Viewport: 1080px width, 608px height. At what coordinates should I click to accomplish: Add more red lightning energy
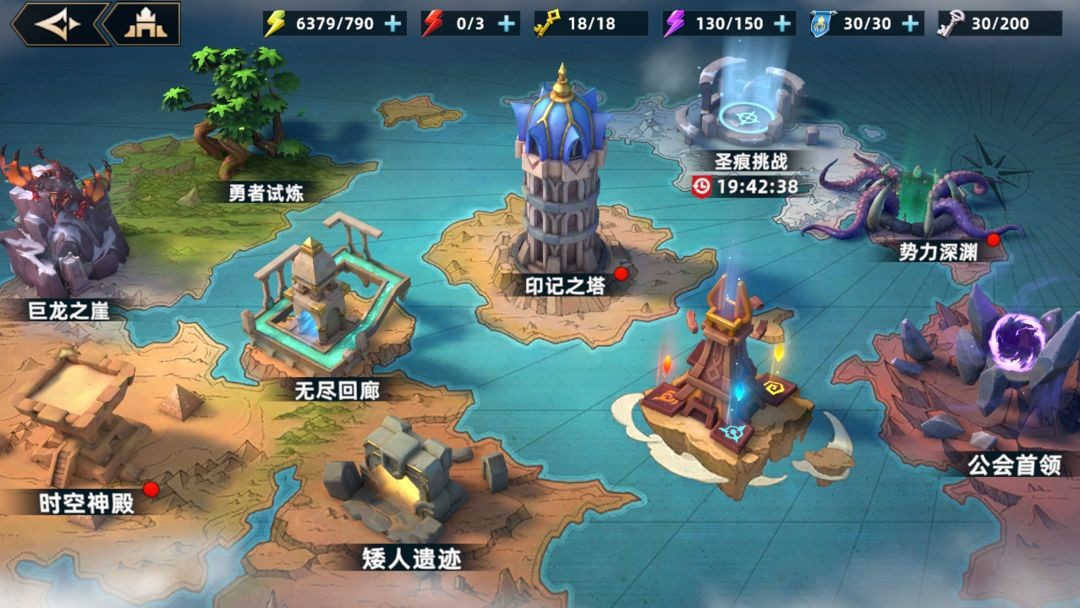click(507, 24)
